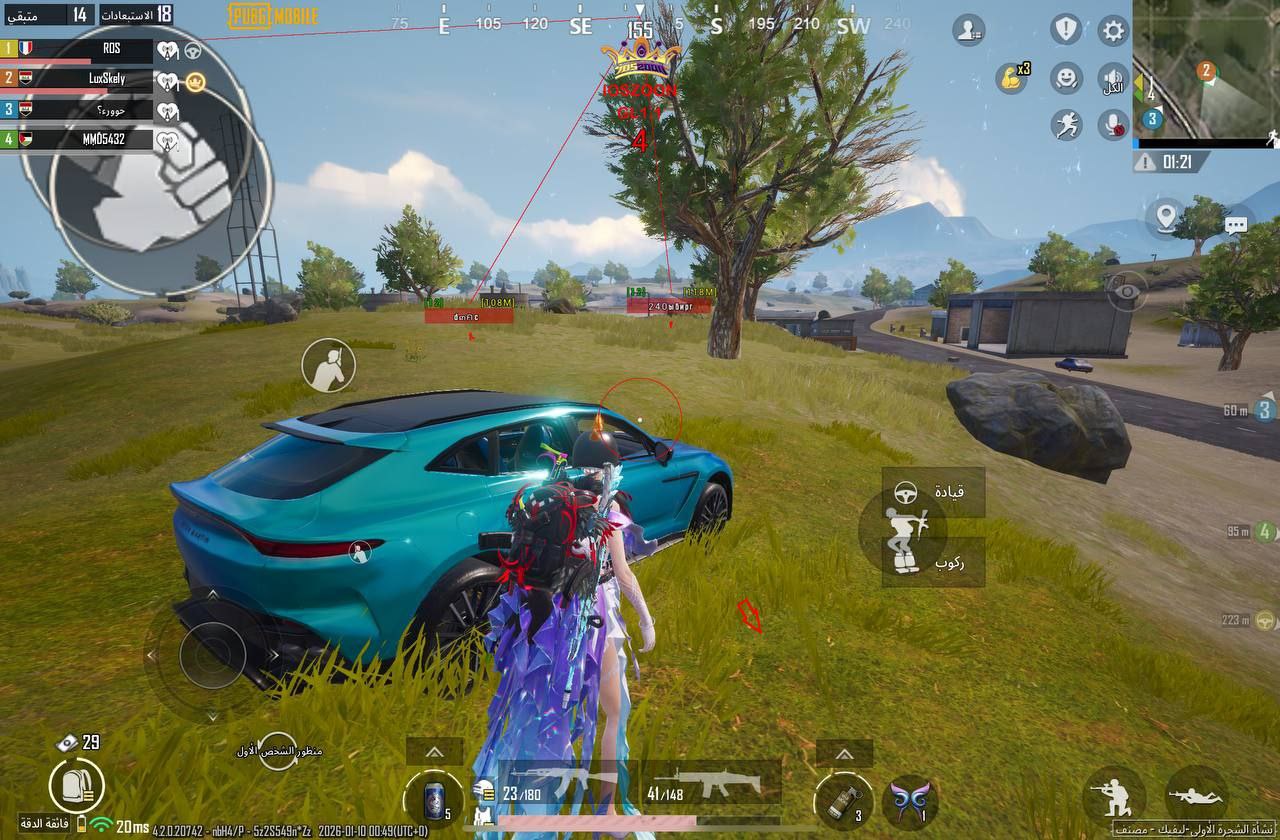Open the player profile icon
Viewport: 1280px width, 840px height.
968,30
